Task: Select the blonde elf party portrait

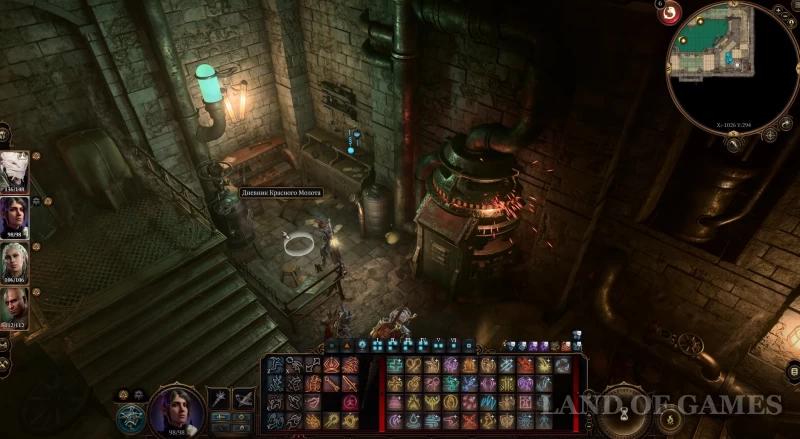Action: [15, 262]
